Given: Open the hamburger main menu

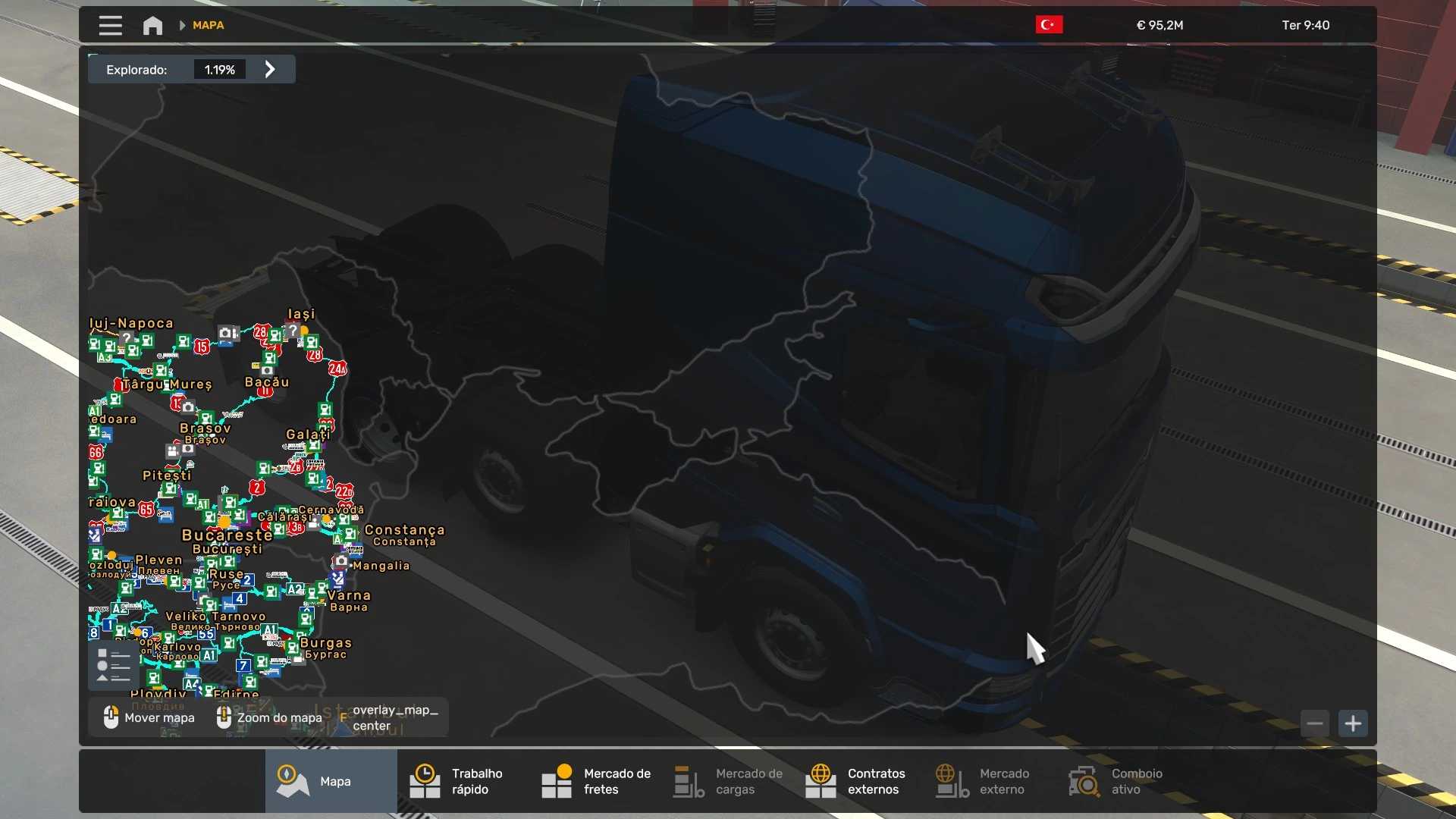Looking at the screenshot, I should (x=110, y=26).
